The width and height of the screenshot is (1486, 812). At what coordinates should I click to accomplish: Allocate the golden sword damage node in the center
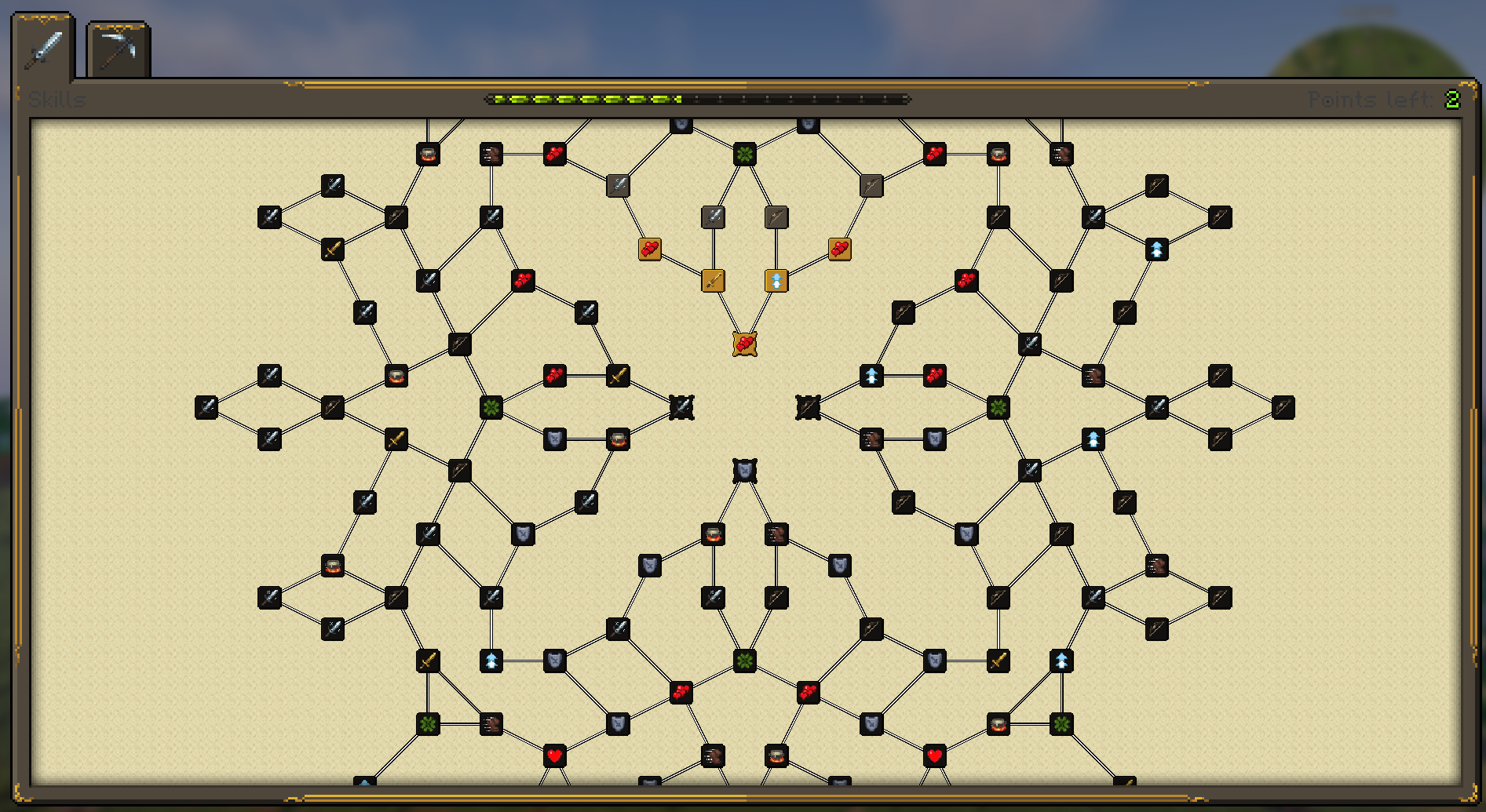click(714, 280)
